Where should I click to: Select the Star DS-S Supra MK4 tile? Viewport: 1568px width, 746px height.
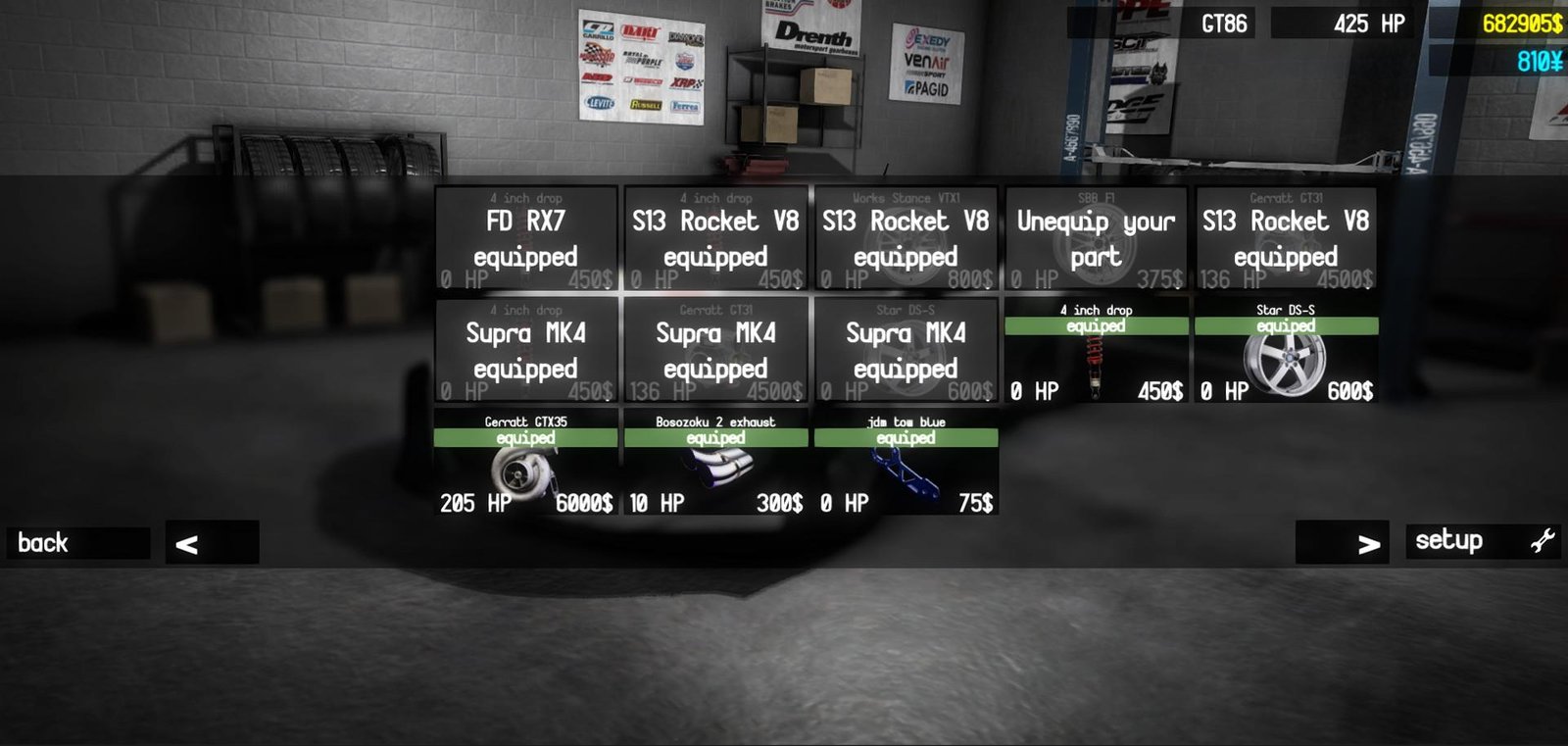coord(906,351)
